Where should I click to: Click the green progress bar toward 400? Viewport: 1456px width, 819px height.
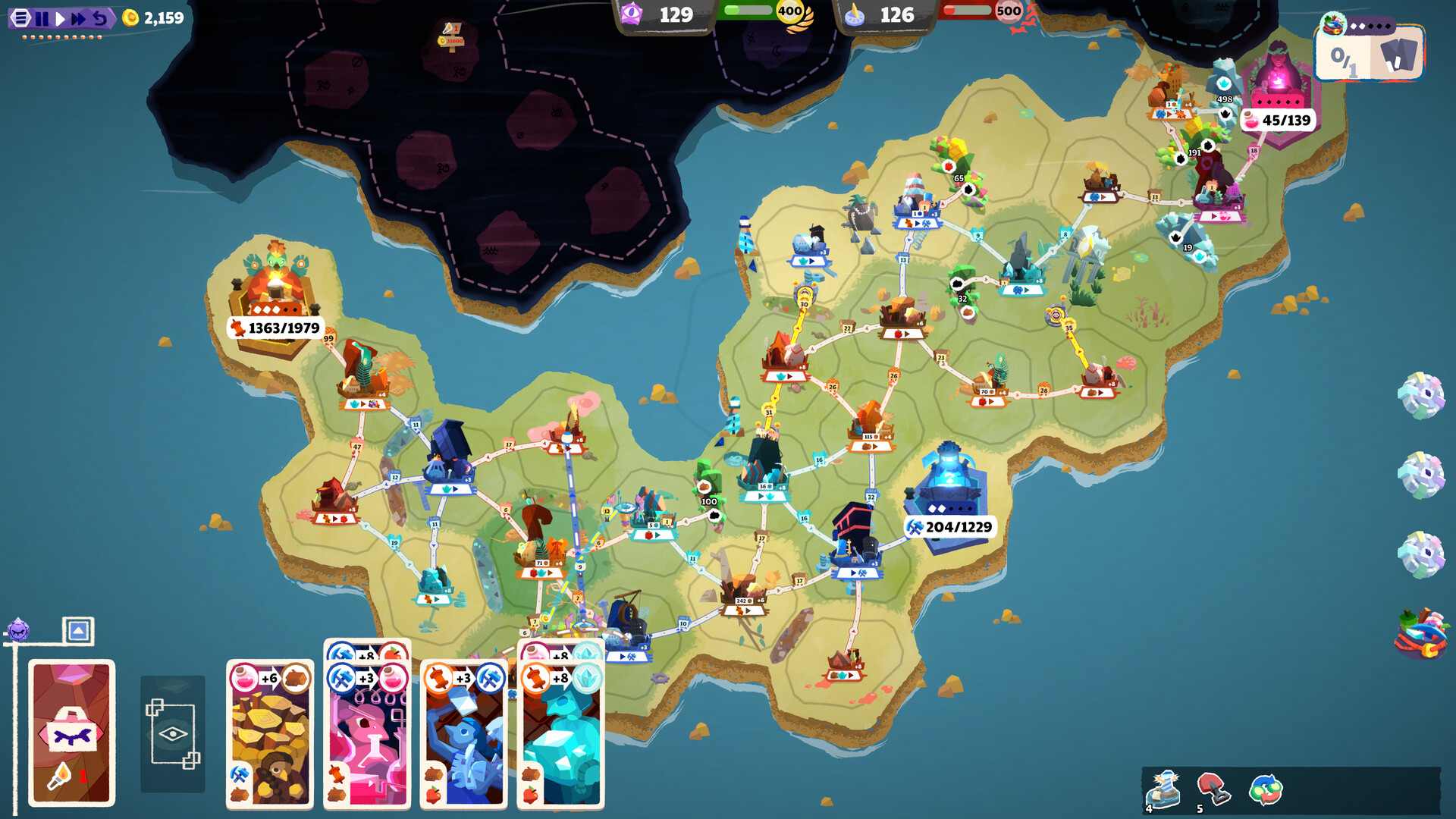point(747,11)
